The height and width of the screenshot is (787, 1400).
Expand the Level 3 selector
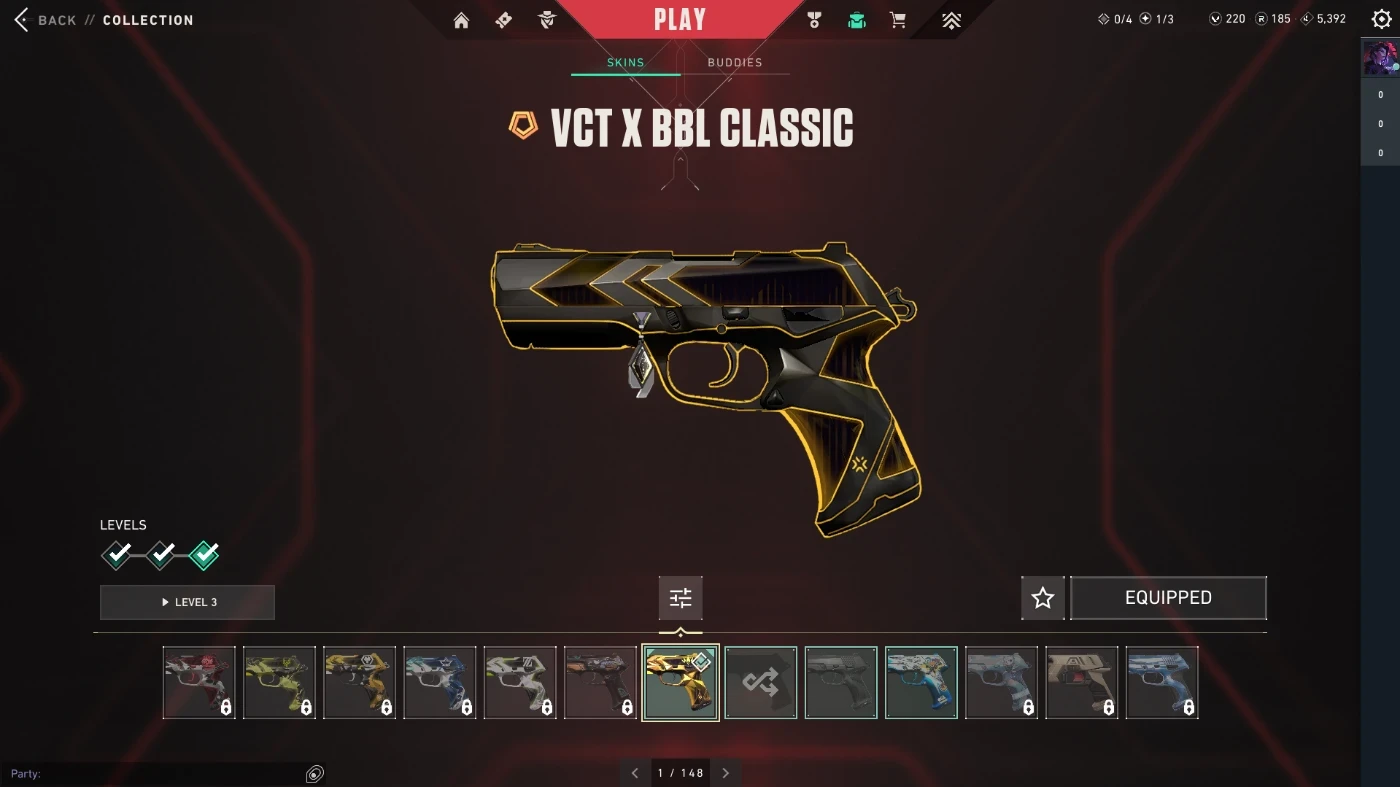(x=187, y=602)
